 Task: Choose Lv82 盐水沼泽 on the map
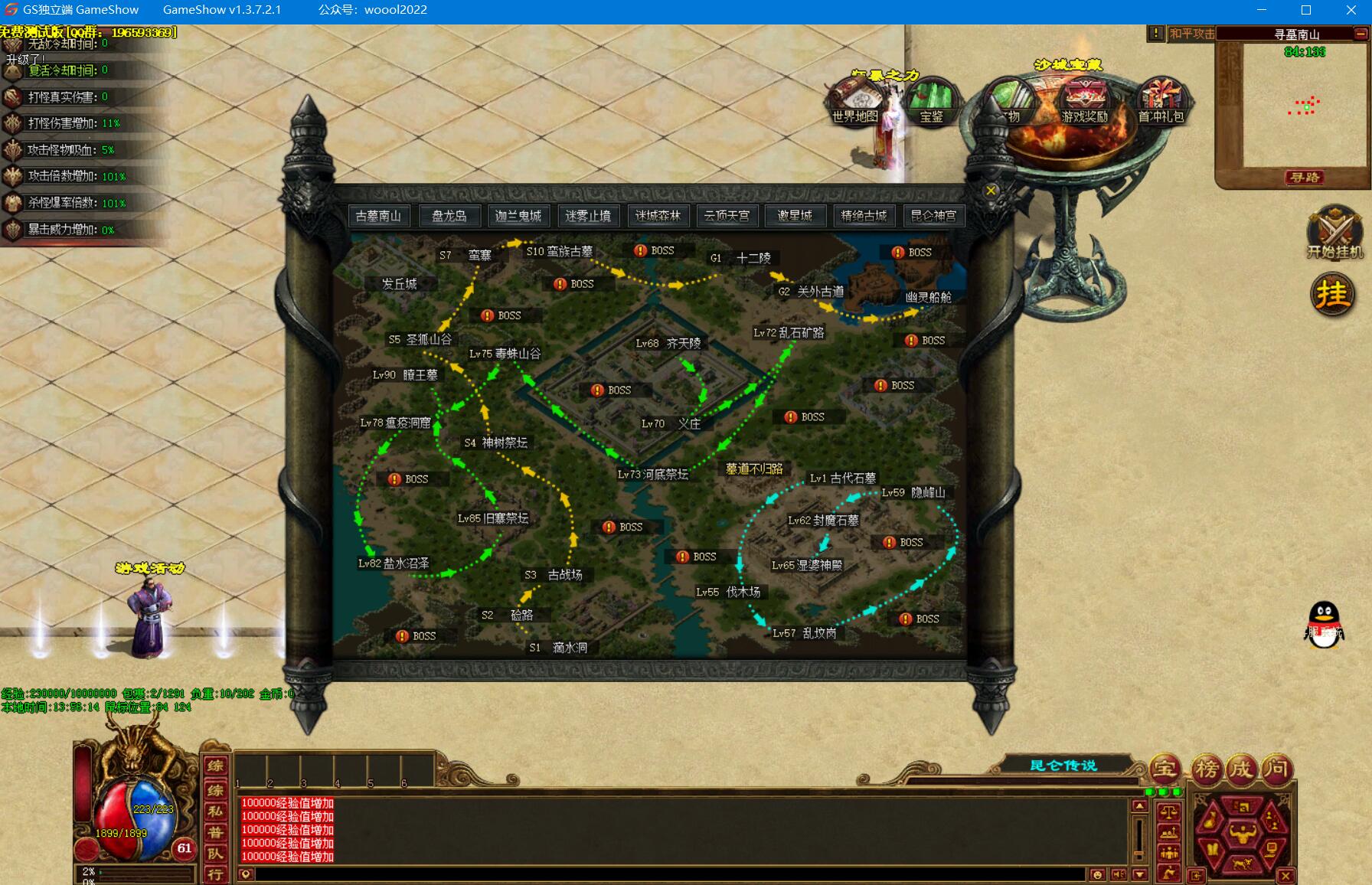tap(394, 563)
